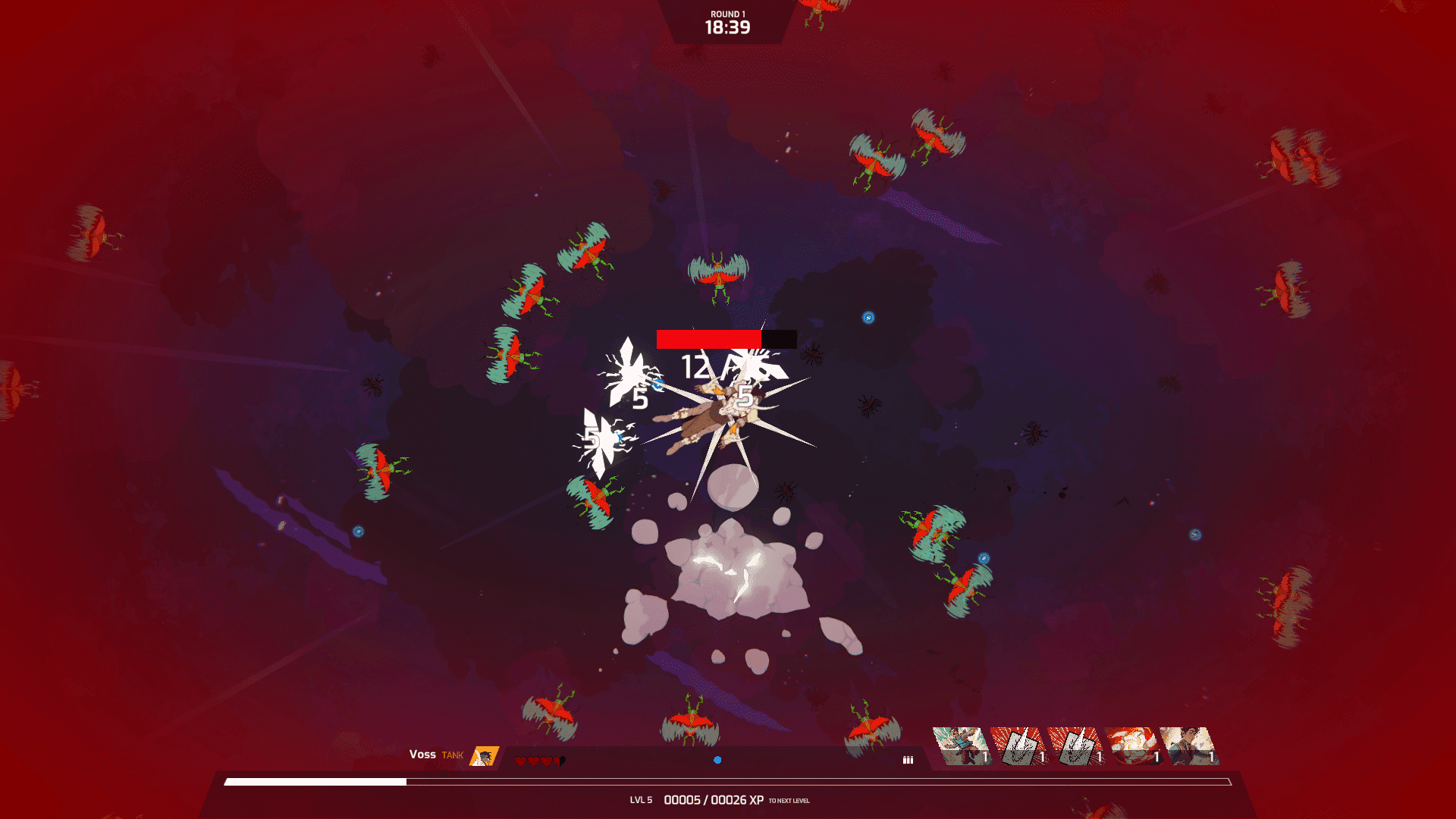1456x819 pixels.
Task: Click a blue orb pickup on the battlefield
Action: coord(868,317)
